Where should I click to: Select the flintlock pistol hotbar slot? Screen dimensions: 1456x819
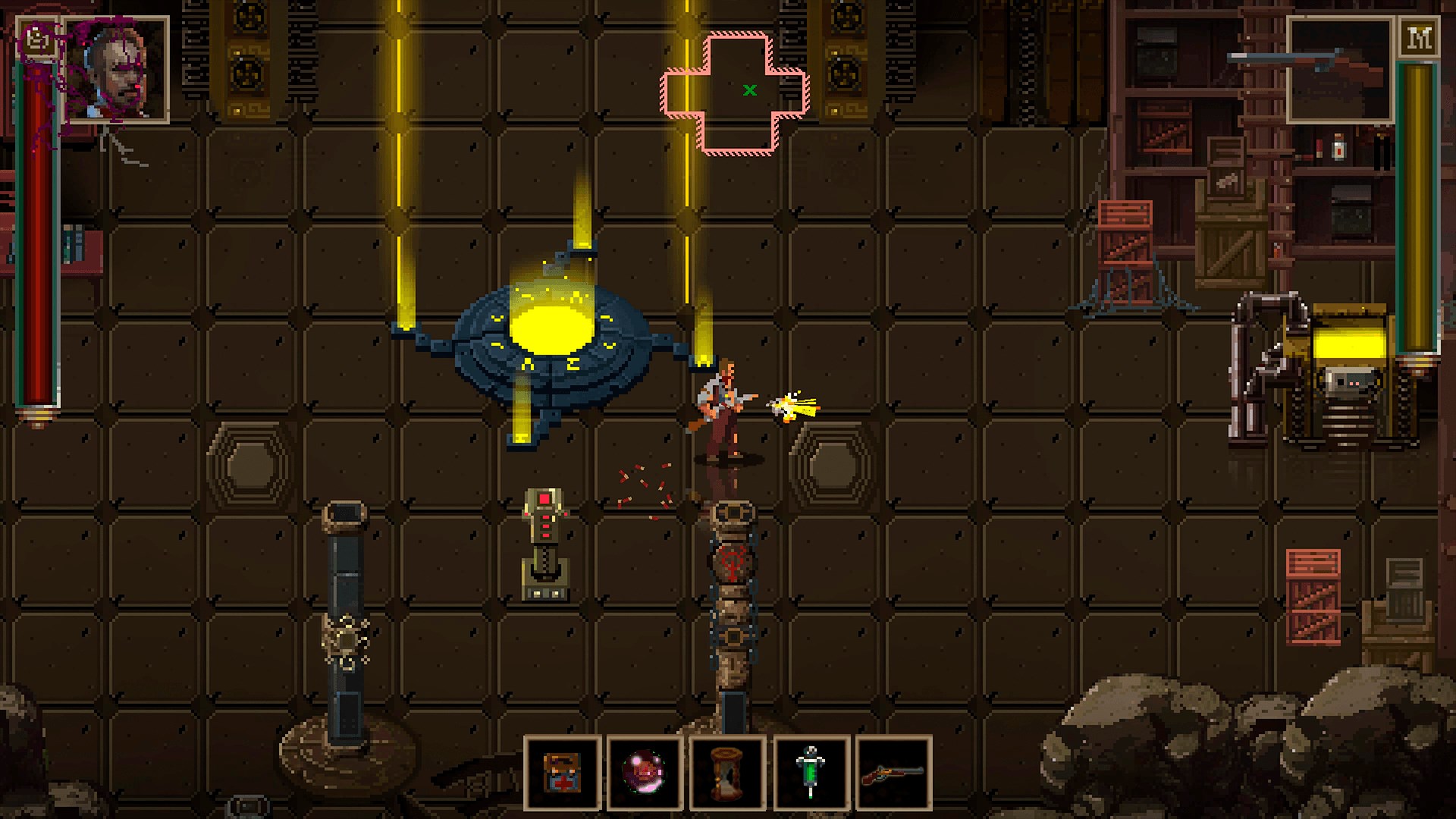tap(893, 772)
